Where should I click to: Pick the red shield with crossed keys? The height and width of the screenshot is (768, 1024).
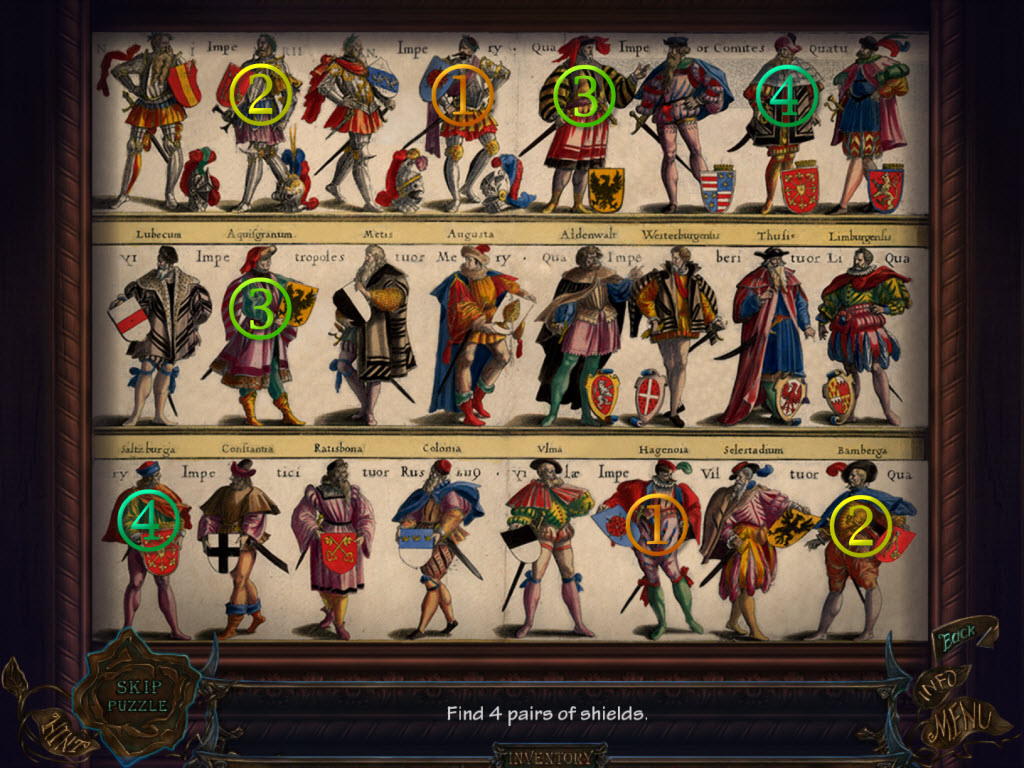pyautogui.click(x=339, y=551)
